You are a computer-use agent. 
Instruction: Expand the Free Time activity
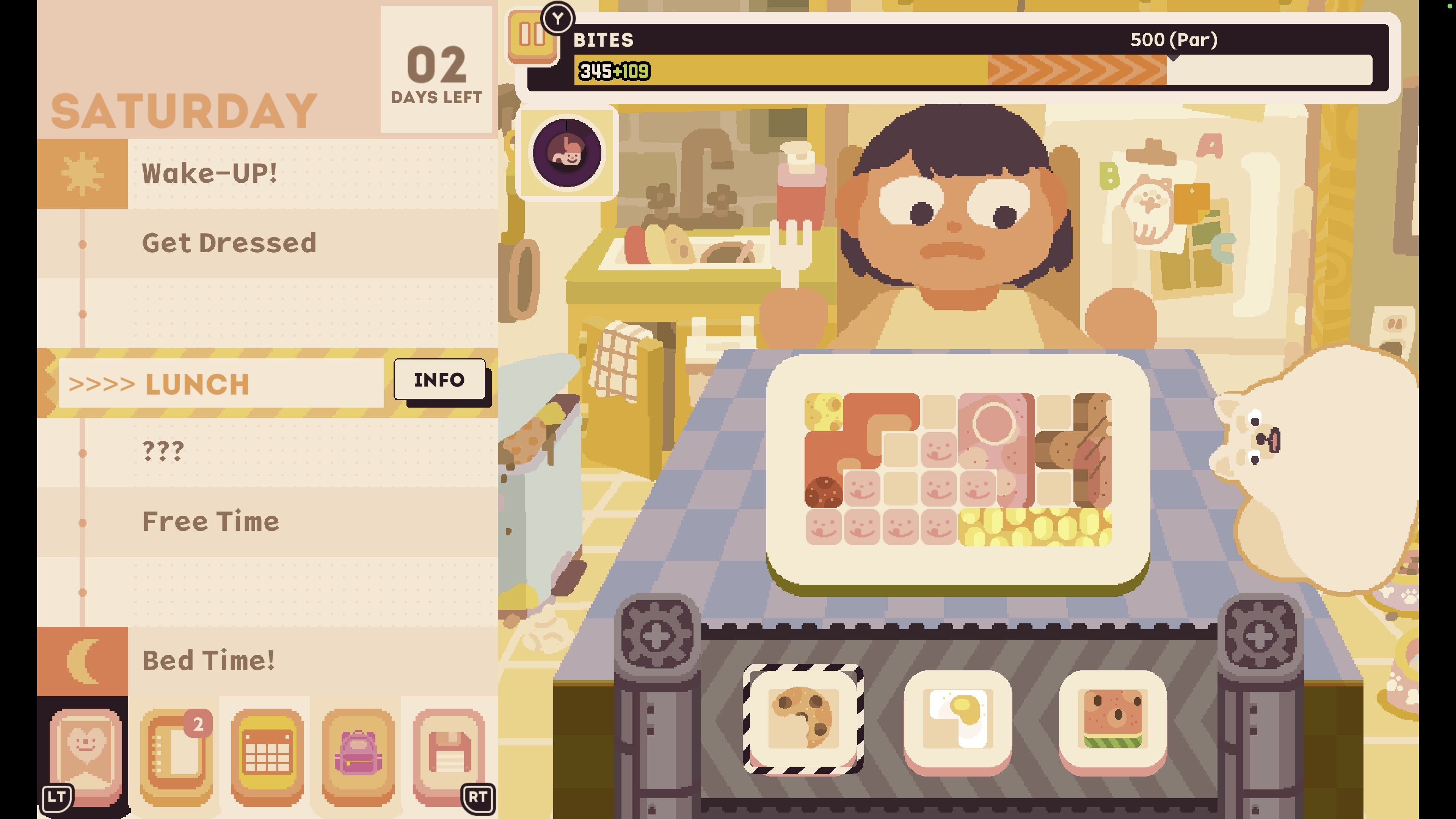210,521
